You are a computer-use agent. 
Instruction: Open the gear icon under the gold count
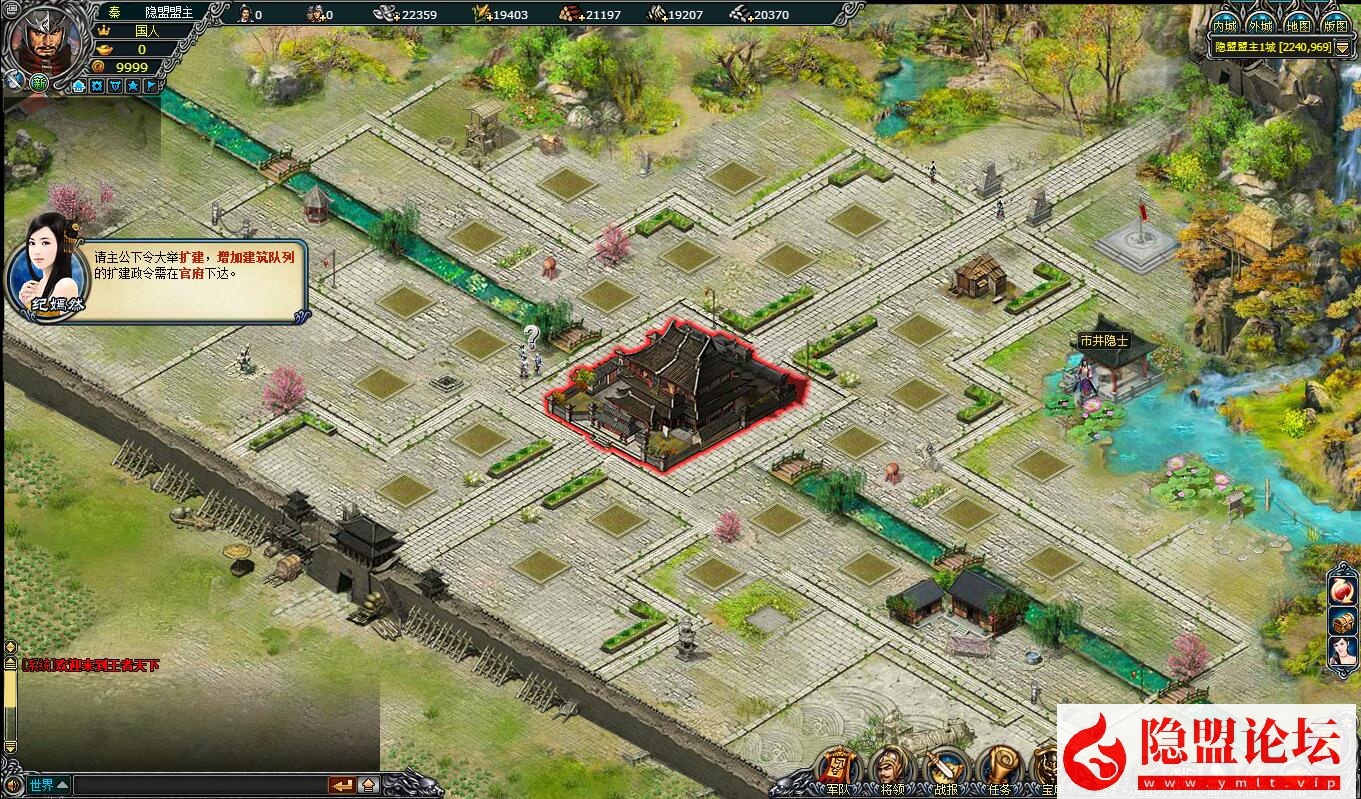[97, 86]
